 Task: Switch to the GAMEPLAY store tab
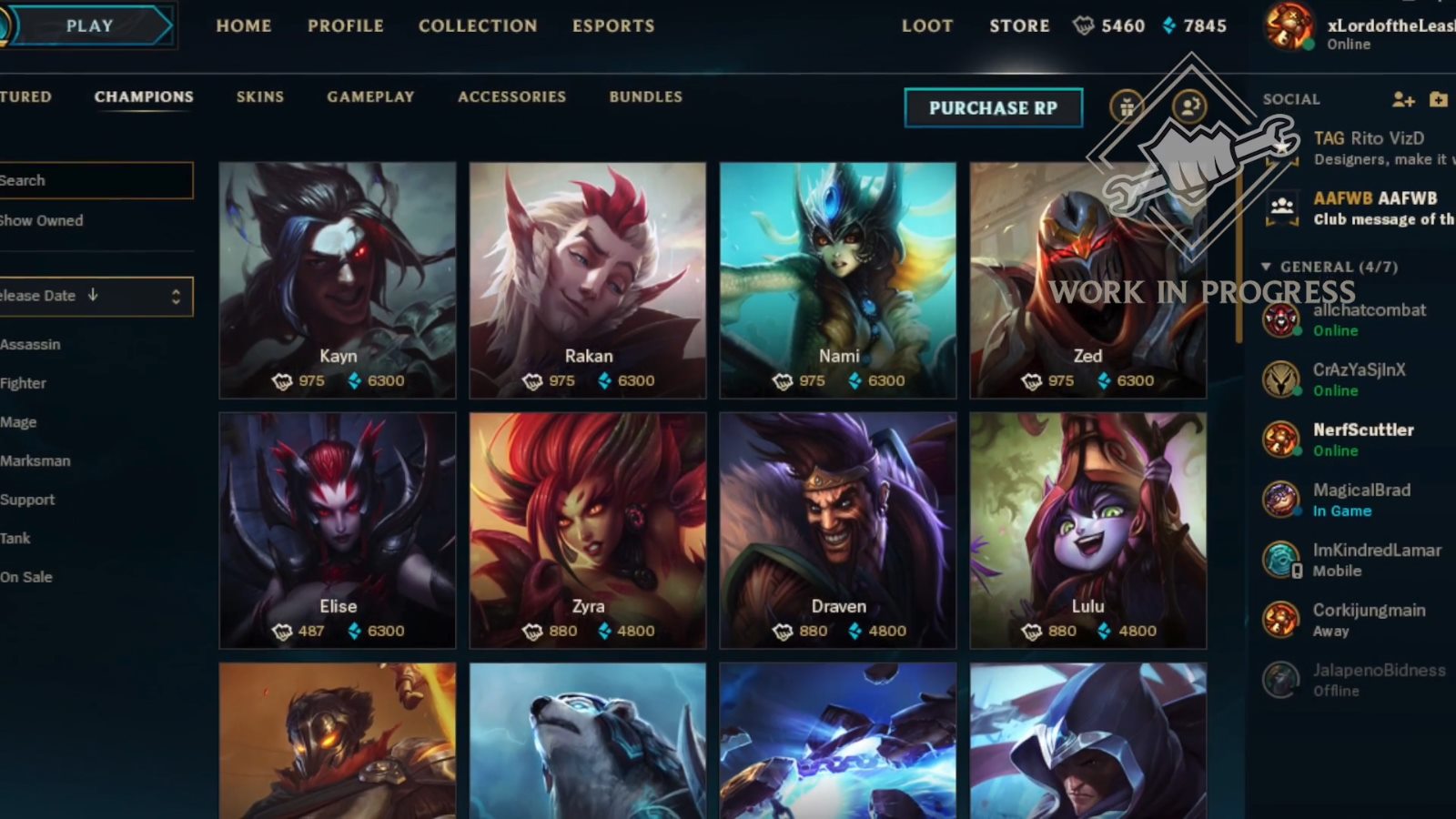(370, 96)
